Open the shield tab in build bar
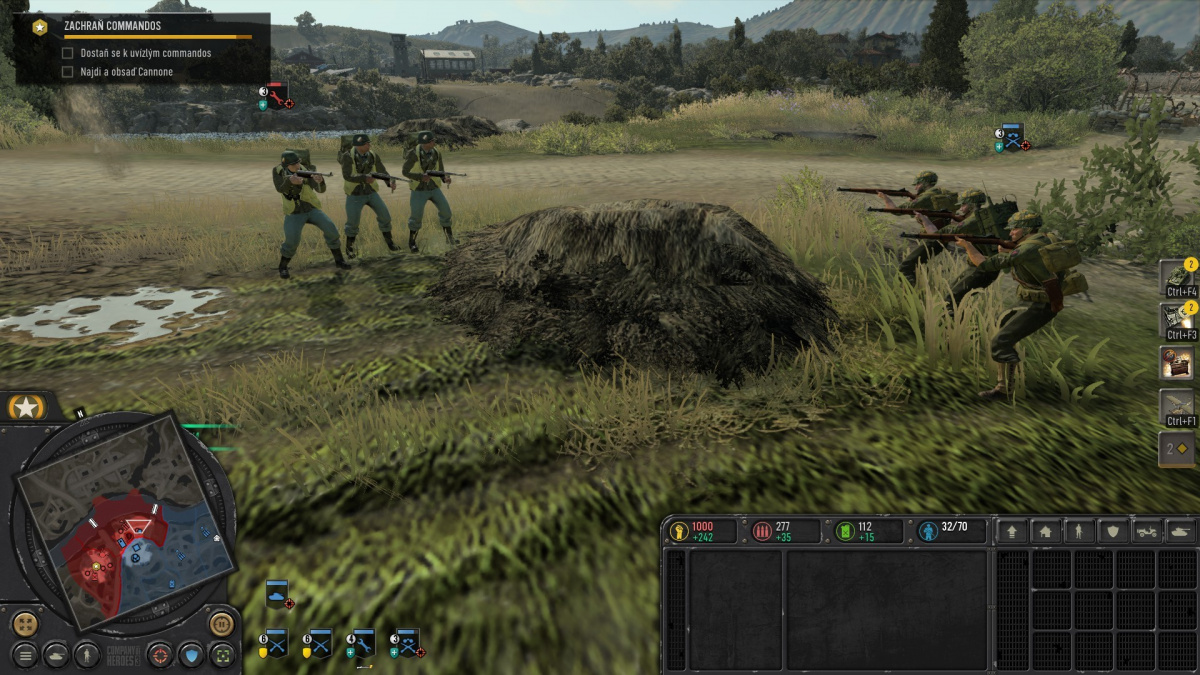Viewport: 1200px width, 675px height. (x=1111, y=532)
